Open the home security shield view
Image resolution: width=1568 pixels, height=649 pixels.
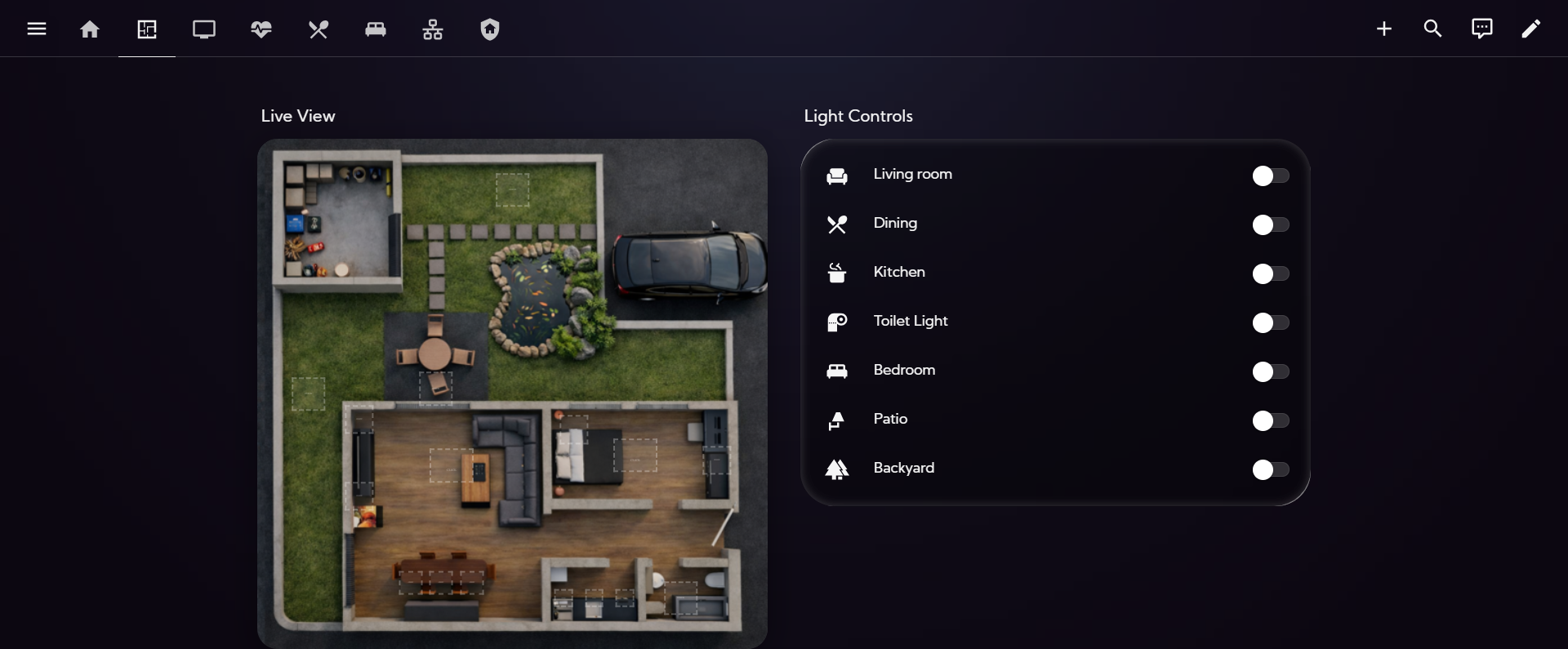click(489, 29)
